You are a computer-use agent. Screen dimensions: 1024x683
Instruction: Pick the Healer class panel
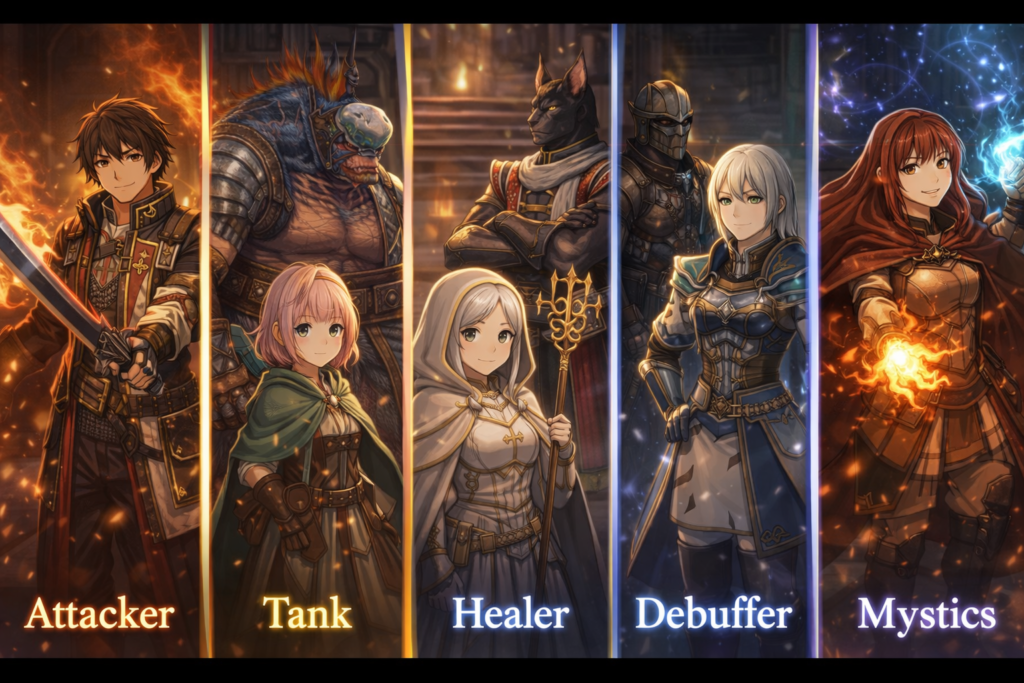point(510,340)
